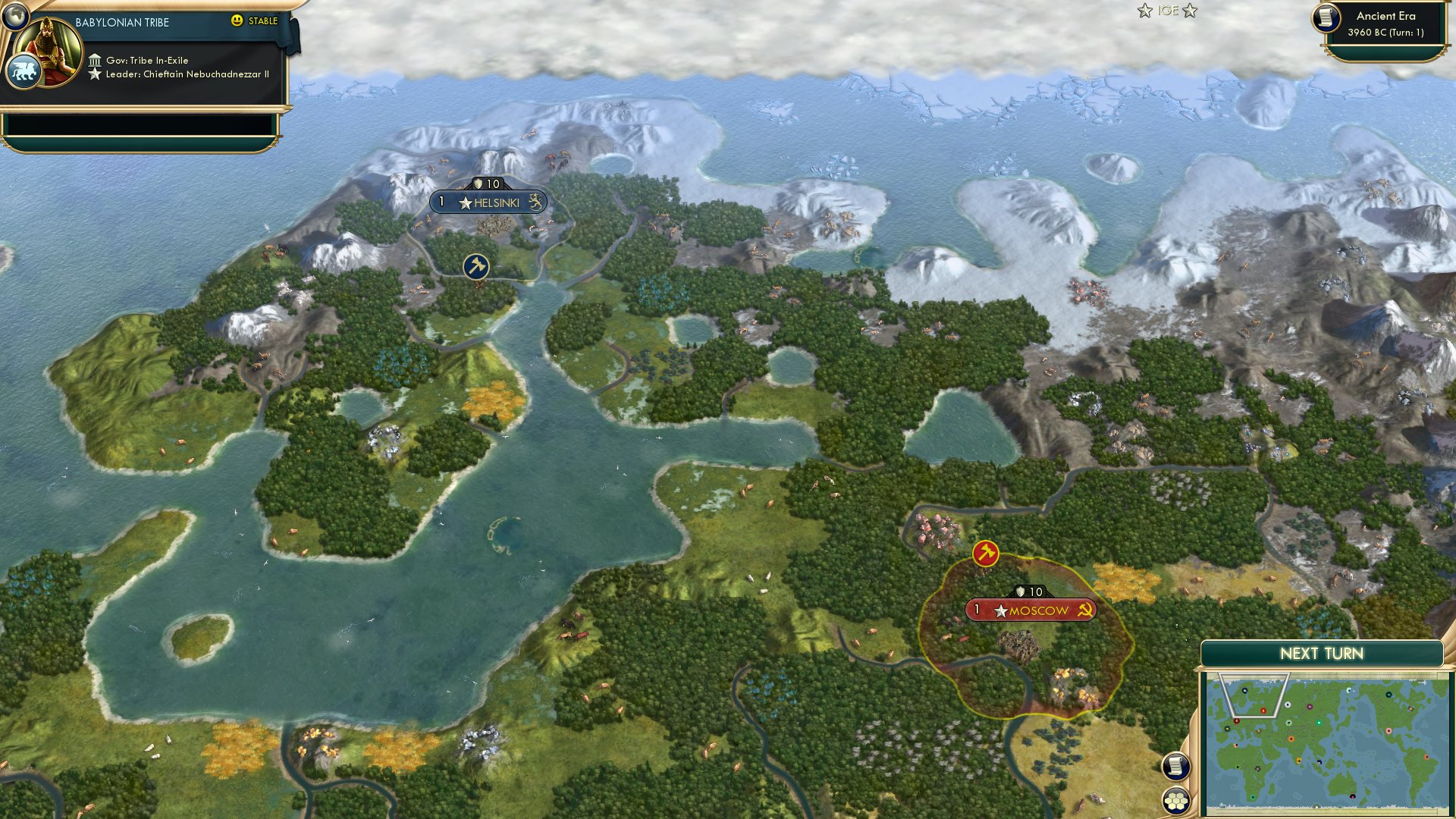Click the hammer icon near Helsinki

[475, 267]
